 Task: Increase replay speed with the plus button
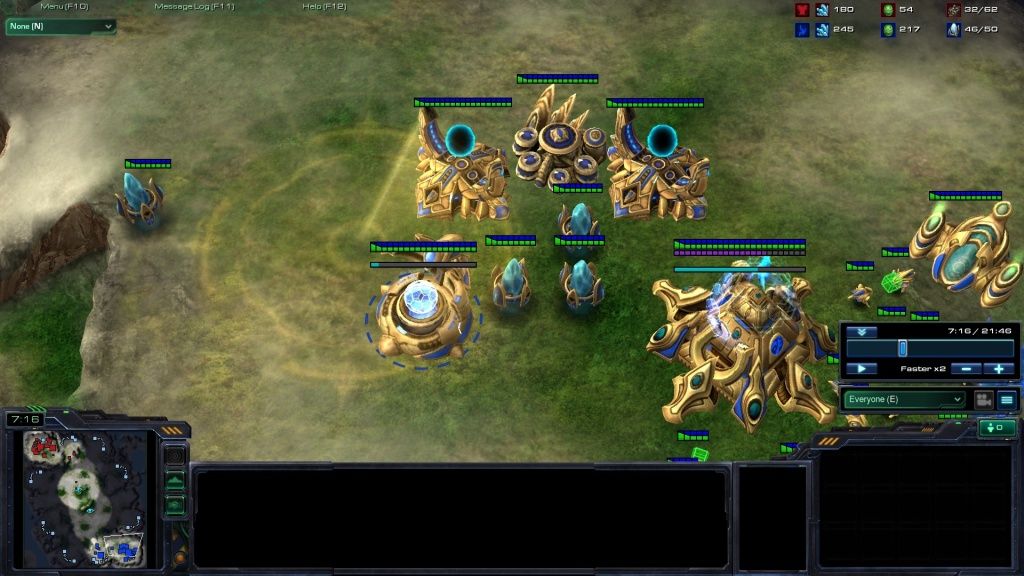pyautogui.click(x=999, y=369)
